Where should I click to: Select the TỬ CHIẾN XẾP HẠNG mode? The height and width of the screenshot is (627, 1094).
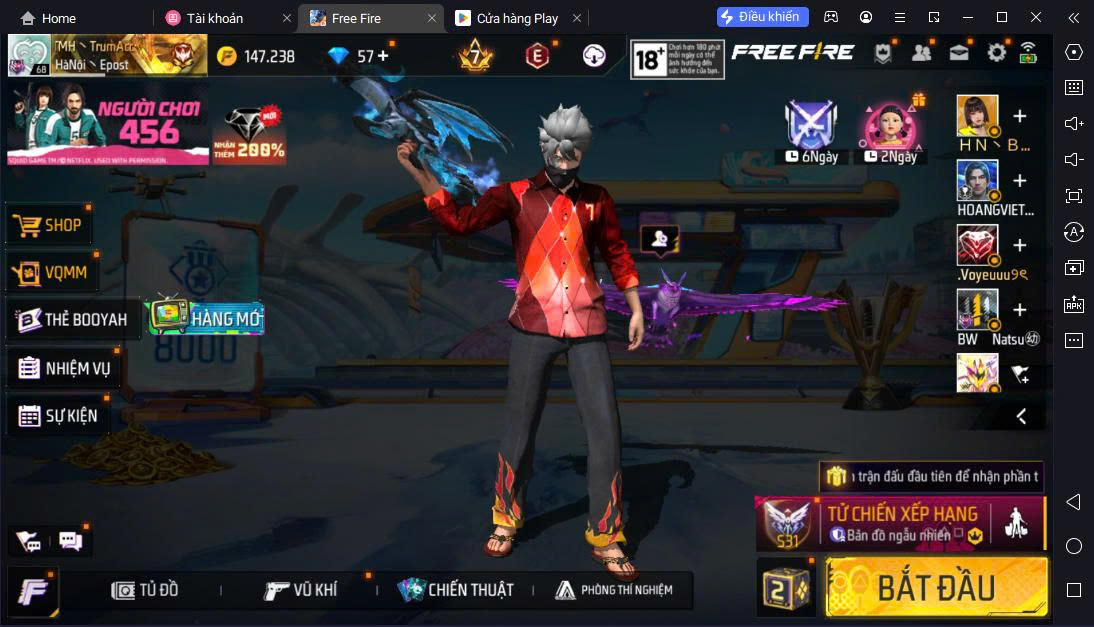900,523
